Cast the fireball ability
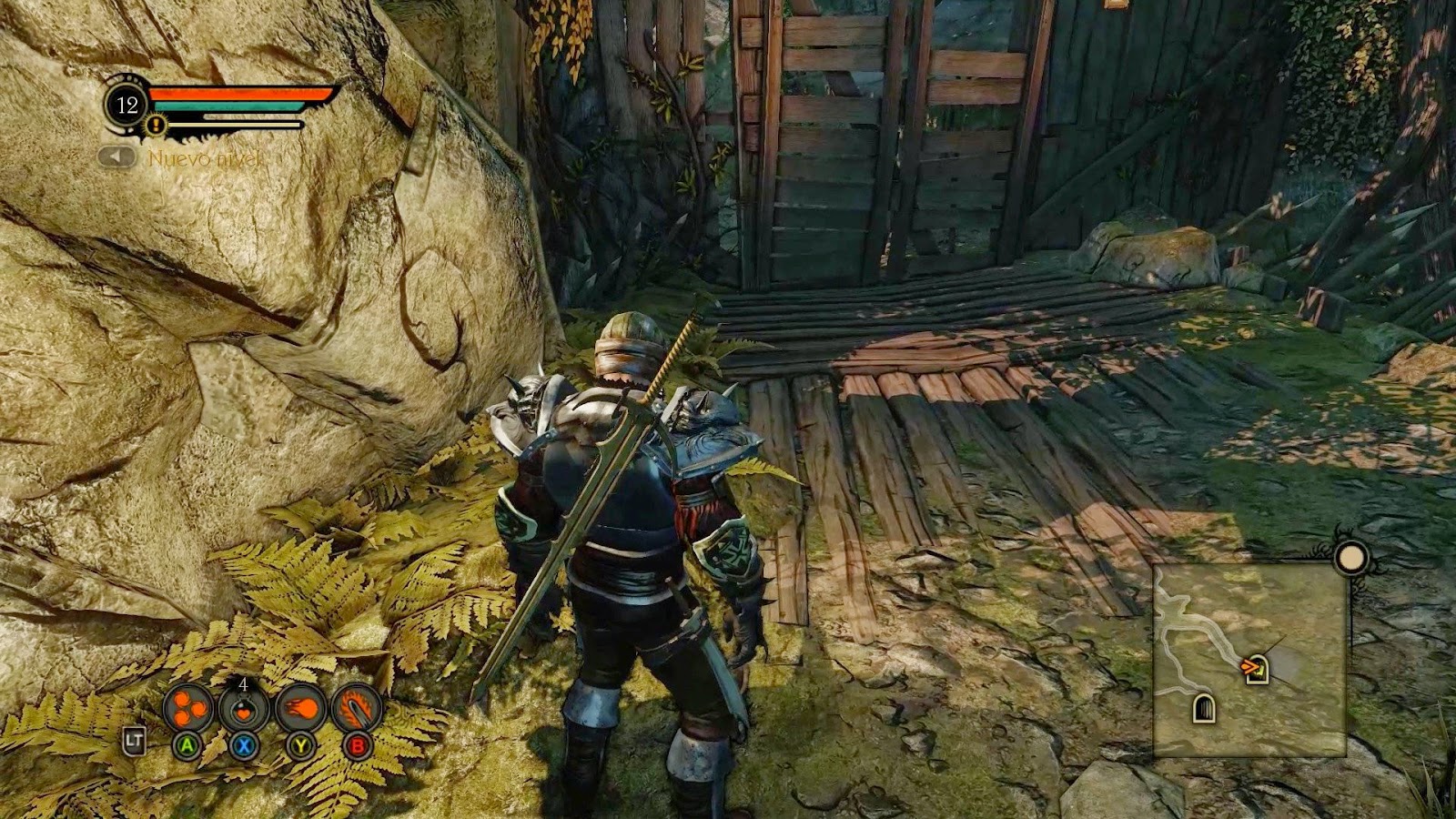Image resolution: width=1456 pixels, height=819 pixels. [x=299, y=708]
